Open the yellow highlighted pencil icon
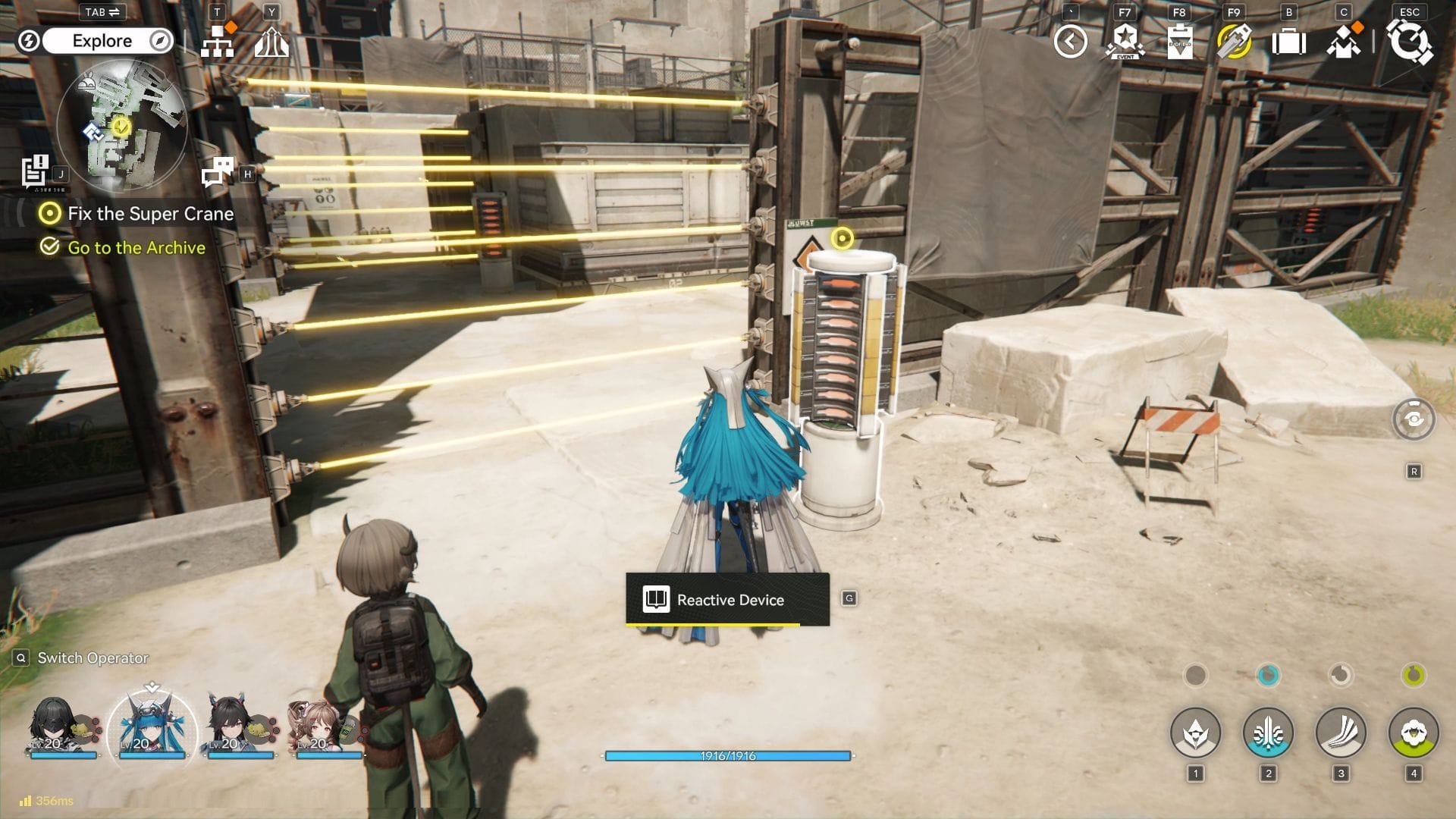This screenshot has width=1456, height=819. click(x=1234, y=42)
